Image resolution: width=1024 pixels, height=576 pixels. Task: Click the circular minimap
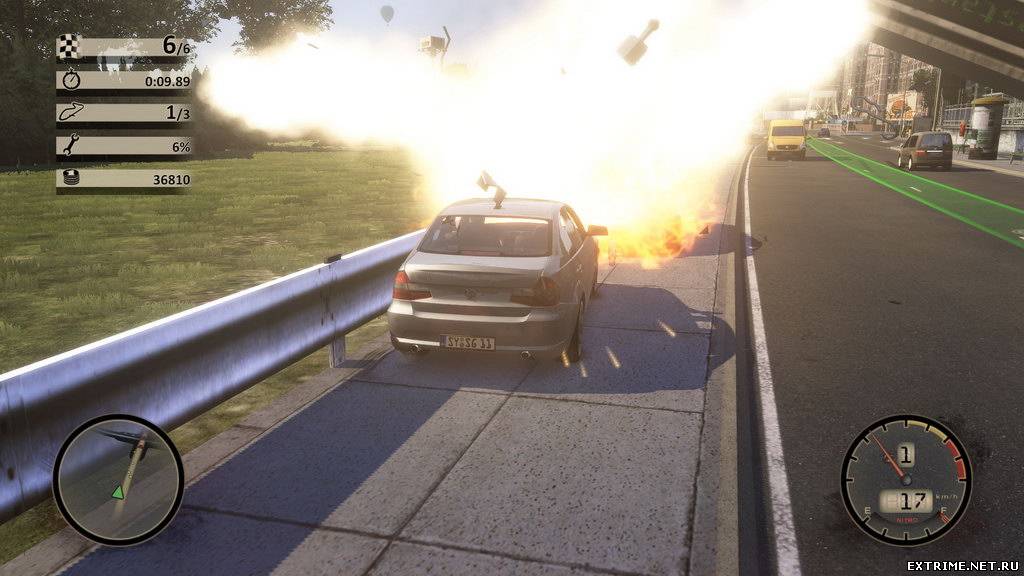[x=118, y=480]
